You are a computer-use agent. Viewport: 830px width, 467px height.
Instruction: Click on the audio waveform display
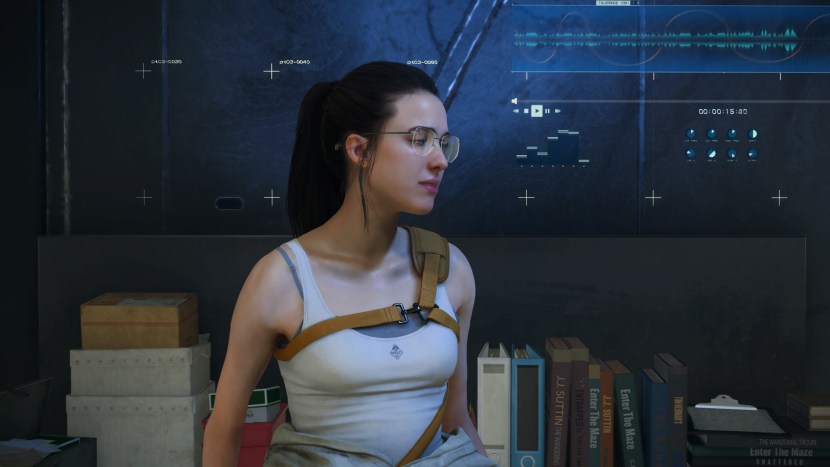click(x=660, y=40)
